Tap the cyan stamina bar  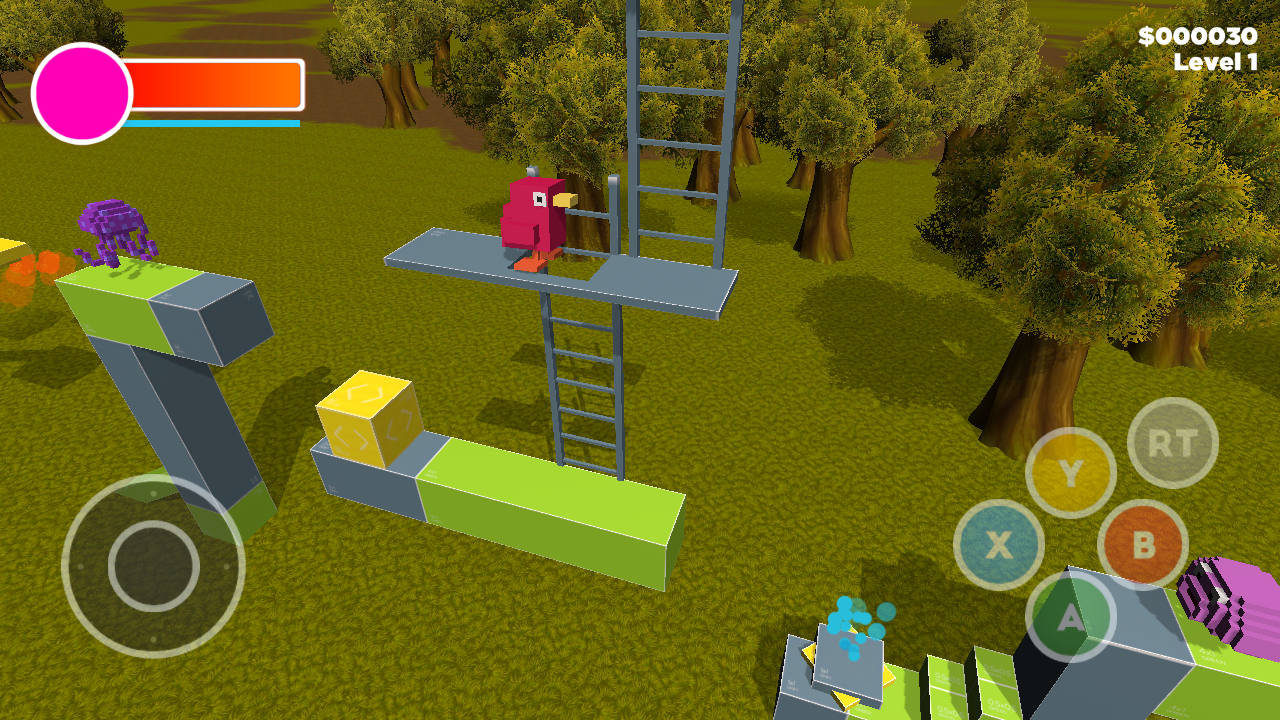click(x=210, y=124)
